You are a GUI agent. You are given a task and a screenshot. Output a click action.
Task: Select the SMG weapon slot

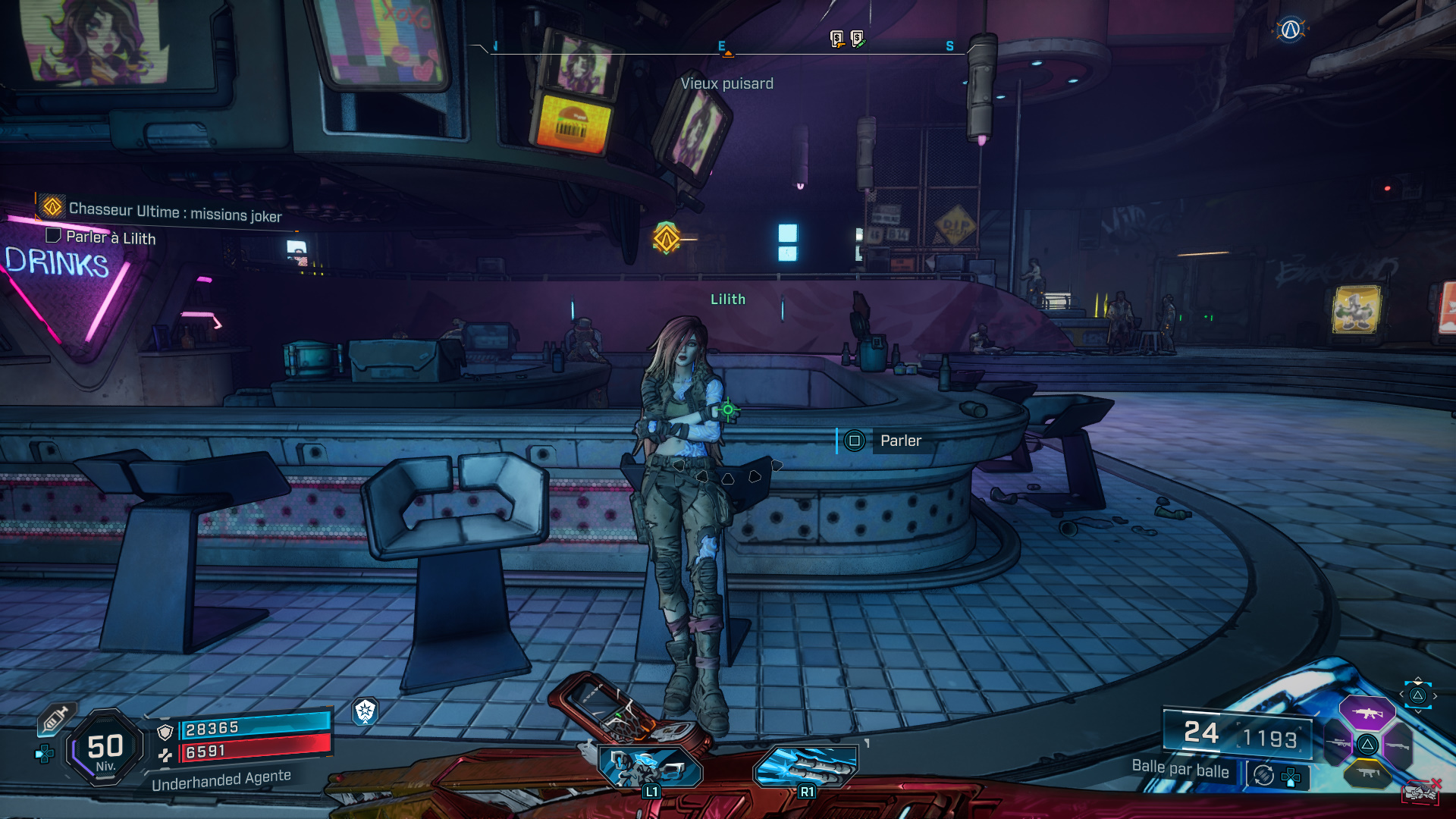[x=1369, y=773]
